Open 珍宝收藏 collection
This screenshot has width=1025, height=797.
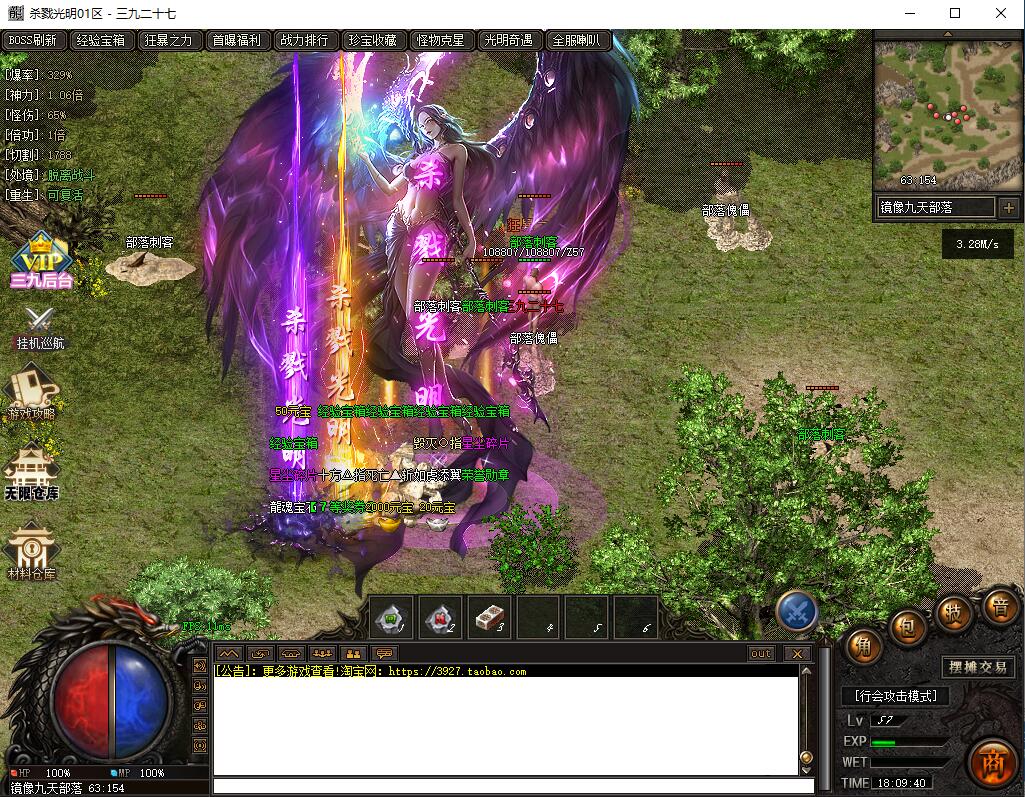(372, 41)
